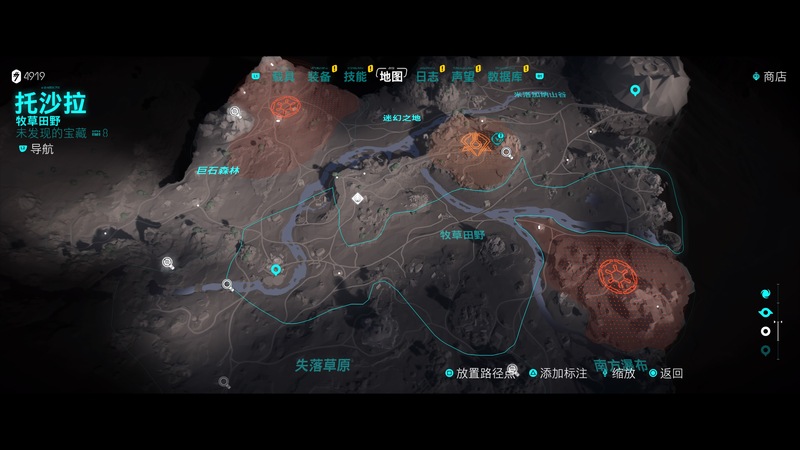Select the orange outpost emblem in the southeast zone
800x450 pixels.
(x=612, y=273)
